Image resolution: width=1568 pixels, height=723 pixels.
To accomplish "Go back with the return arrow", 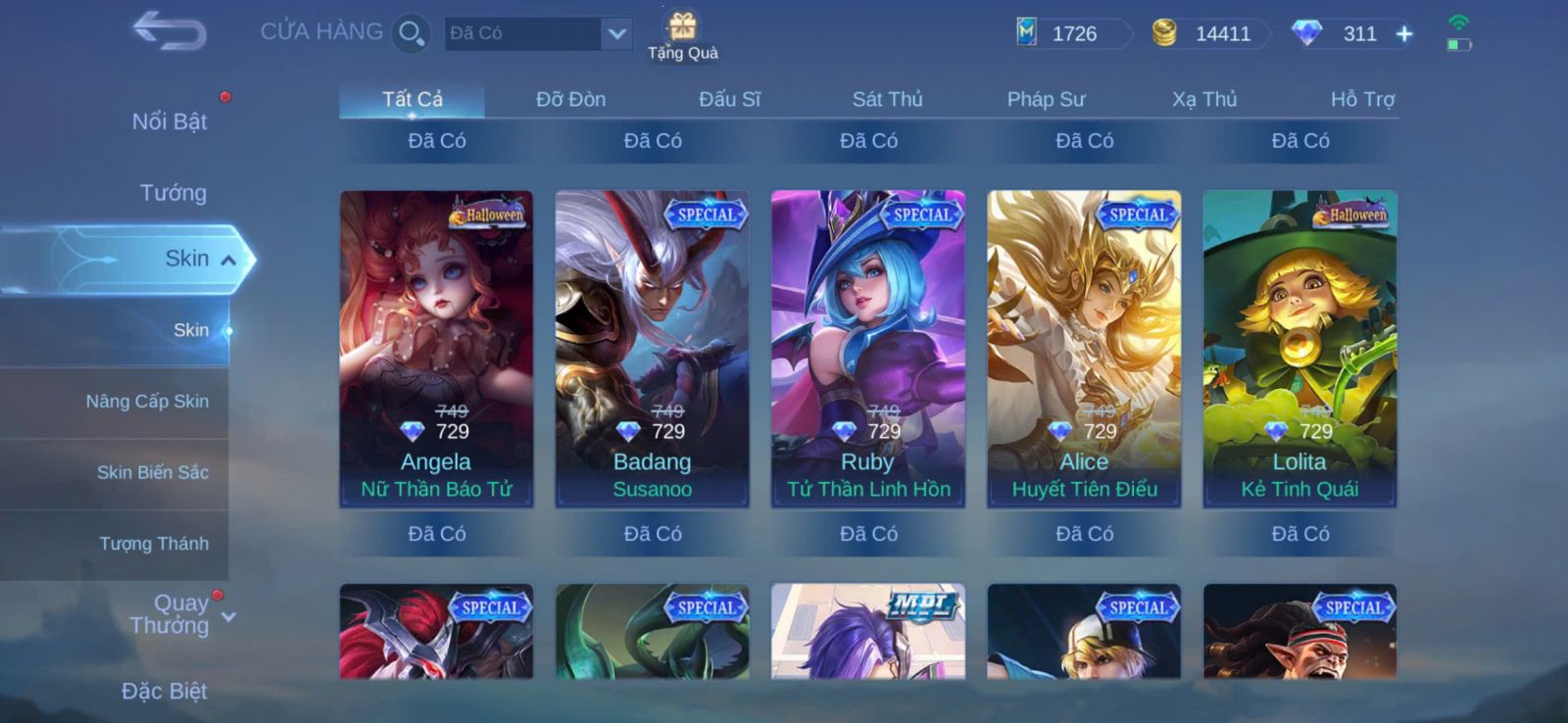I will [170, 31].
